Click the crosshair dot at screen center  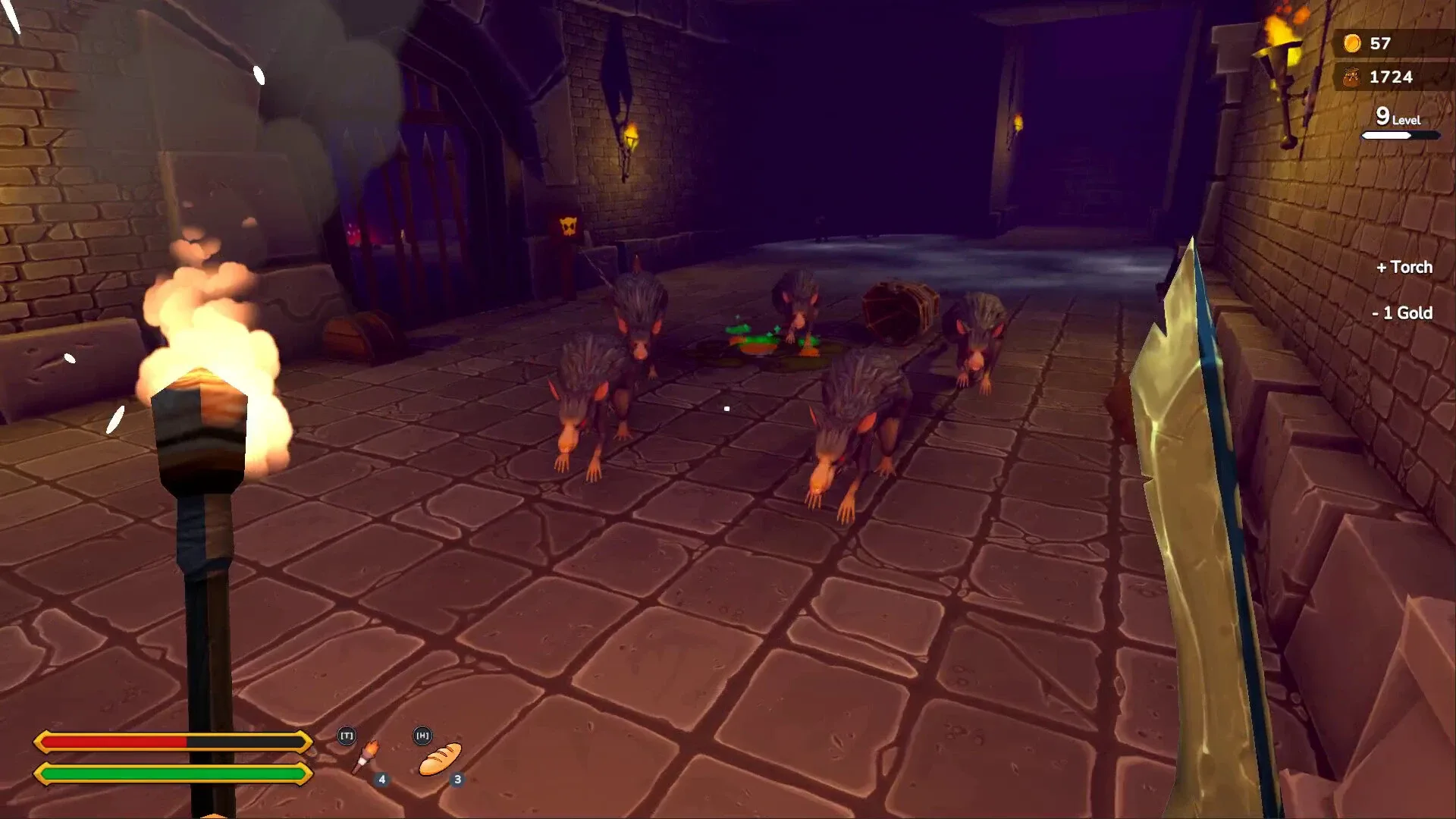(727, 407)
